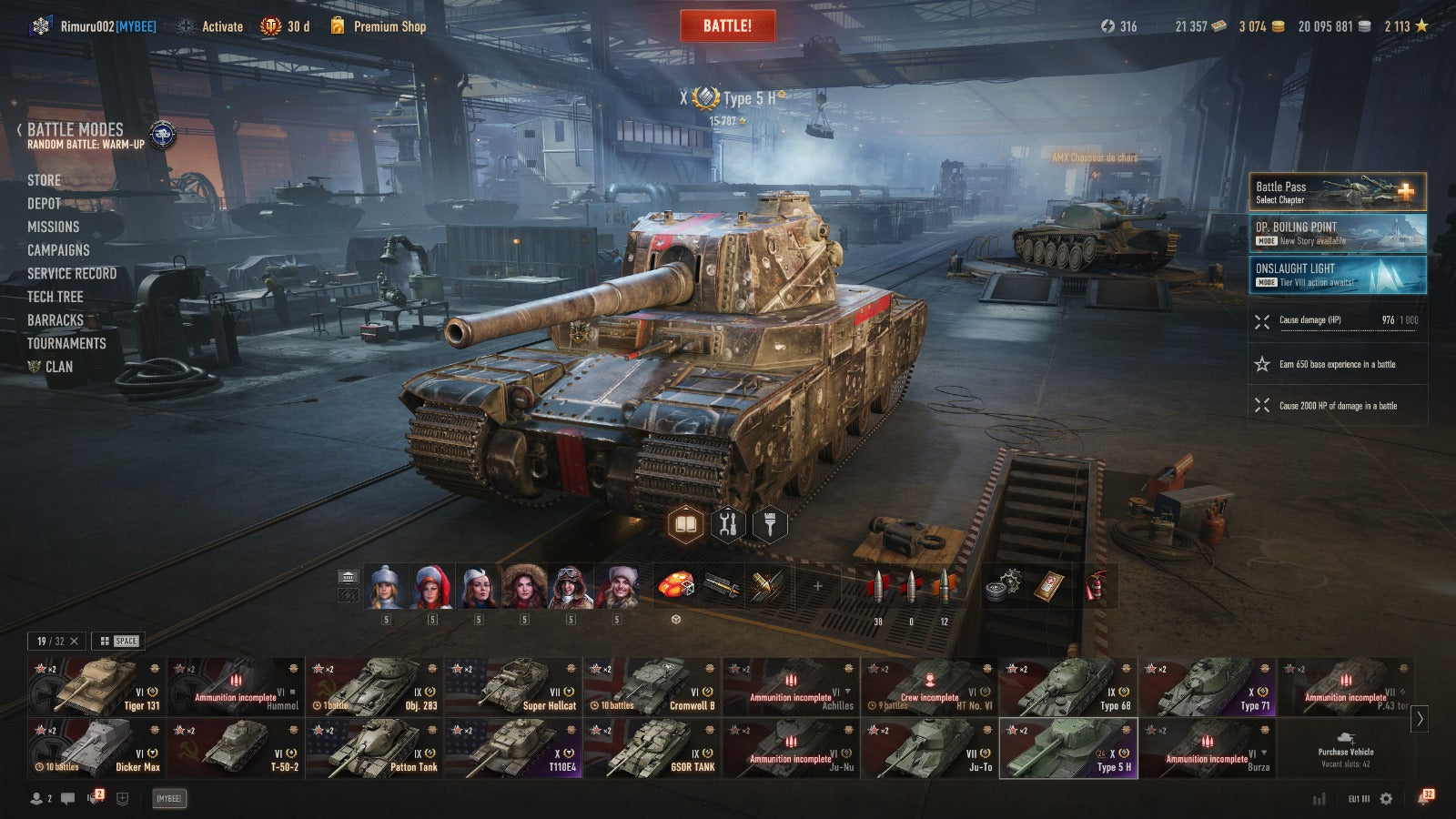Open the Op. Boiling Point banner
Screen dimensions: 1456x819
click(x=1337, y=233)
